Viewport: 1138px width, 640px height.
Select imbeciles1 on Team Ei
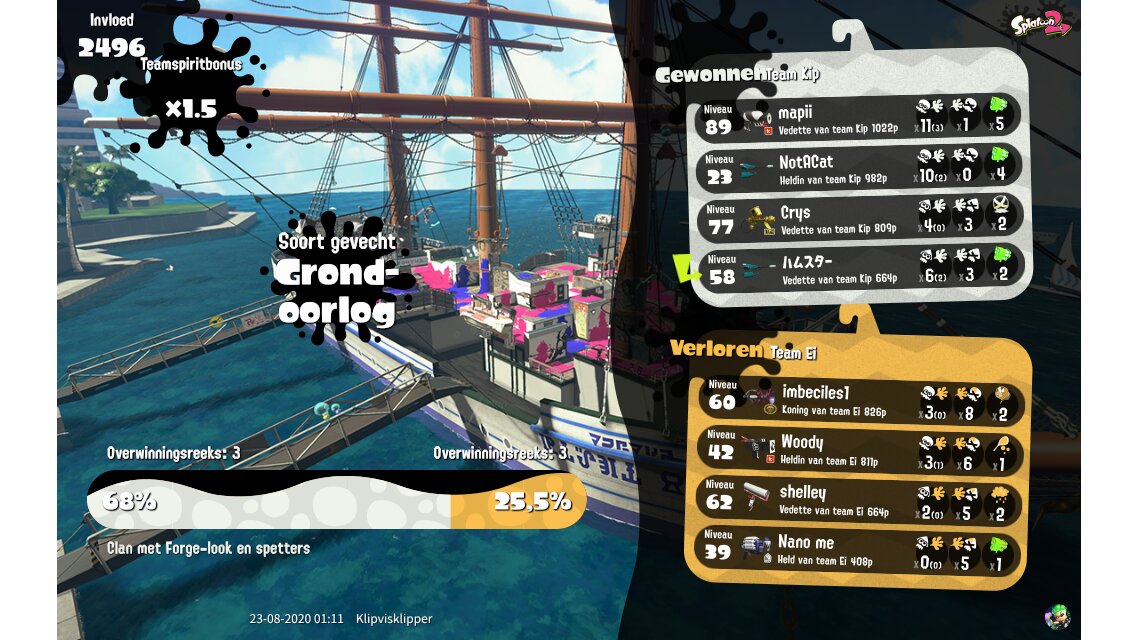[858, 400]
